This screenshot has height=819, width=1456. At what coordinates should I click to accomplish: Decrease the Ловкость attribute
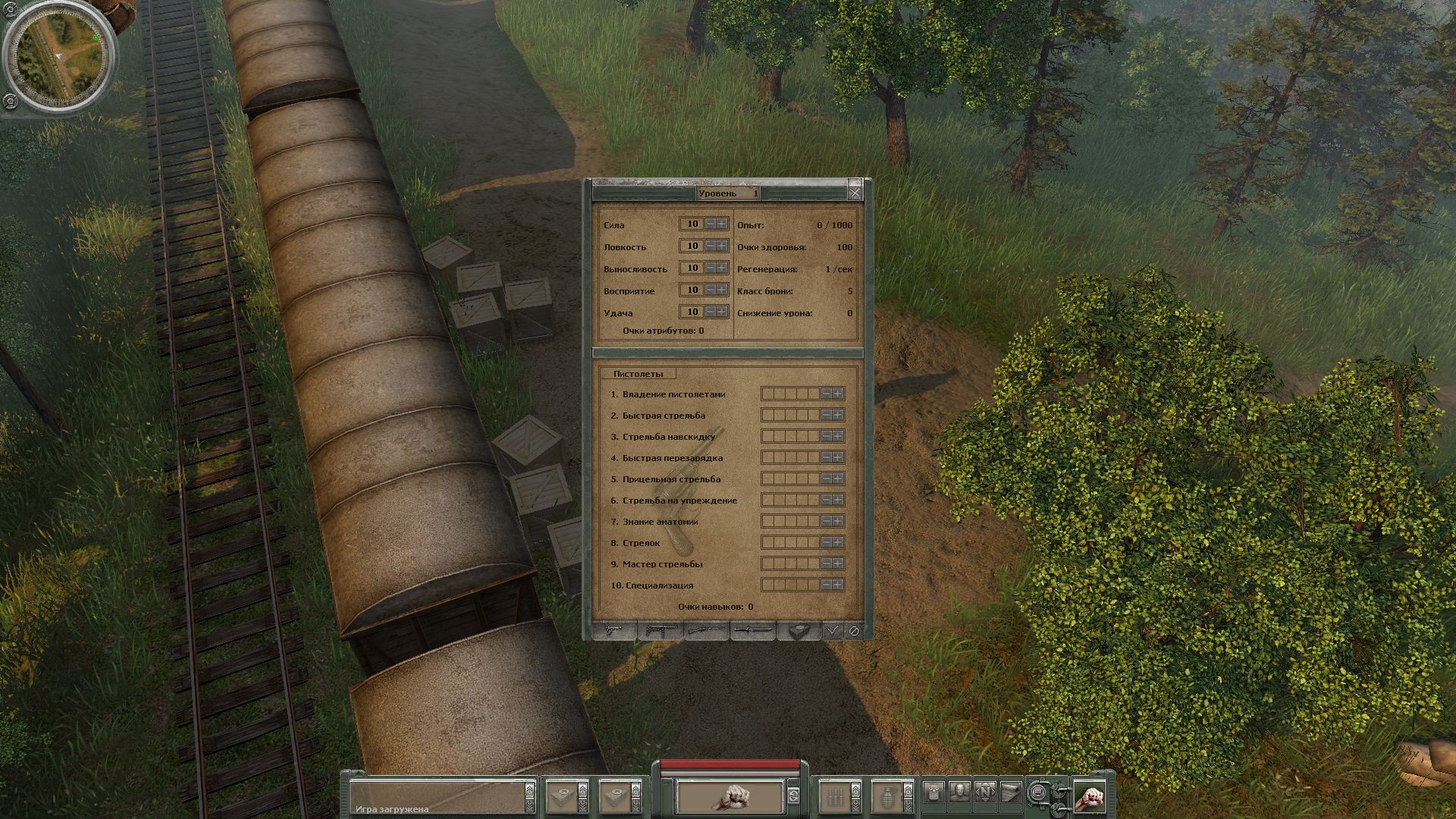711,246
